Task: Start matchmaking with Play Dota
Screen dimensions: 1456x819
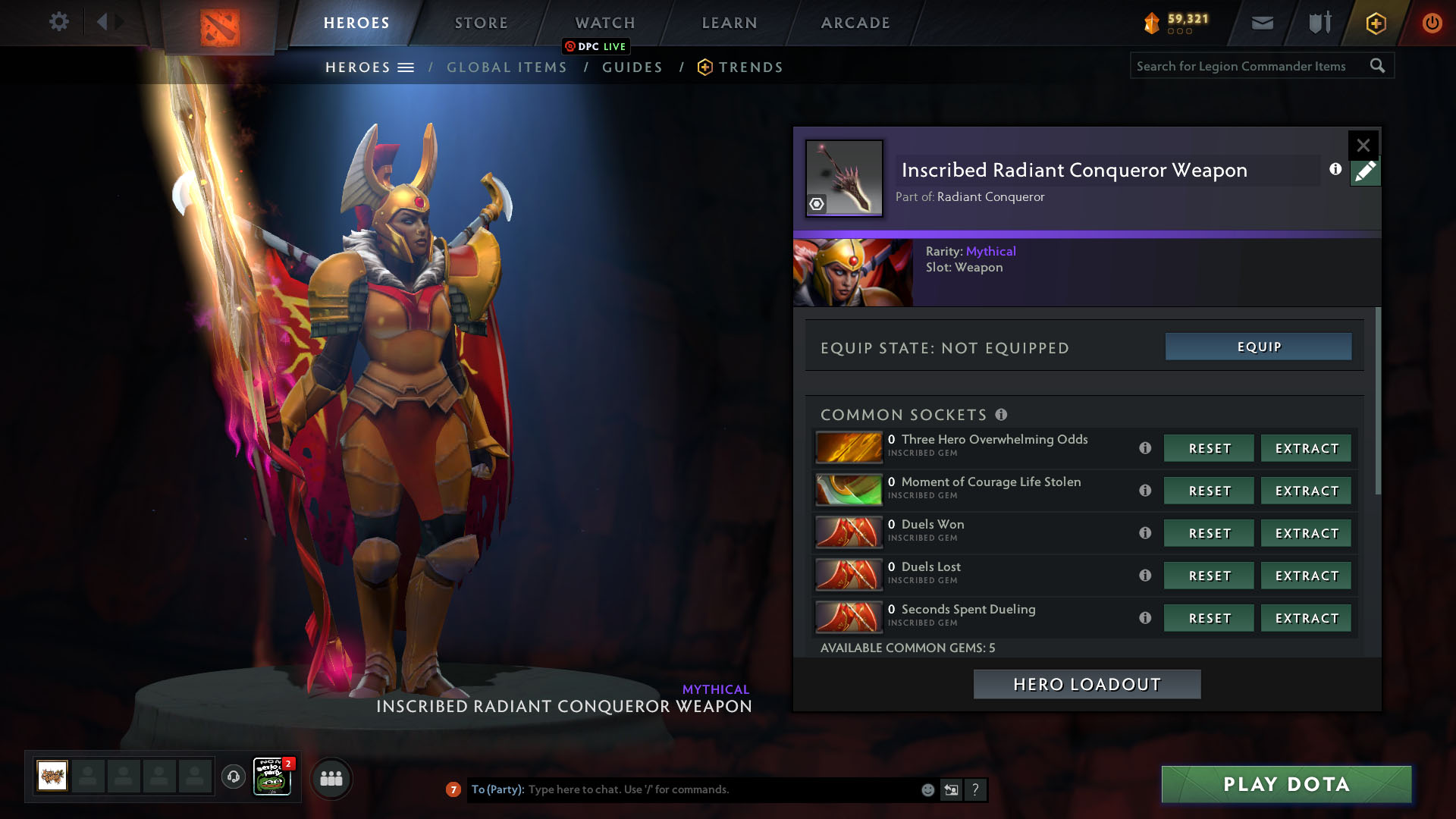Action: [x=1286, y=784]
